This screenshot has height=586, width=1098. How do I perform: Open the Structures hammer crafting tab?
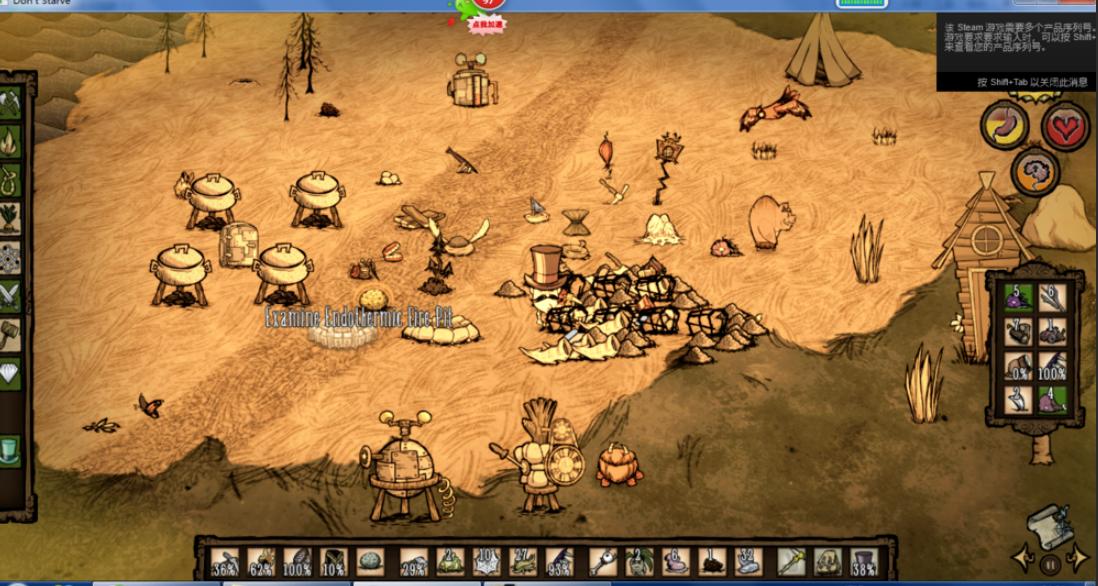[x=11, y=333]
